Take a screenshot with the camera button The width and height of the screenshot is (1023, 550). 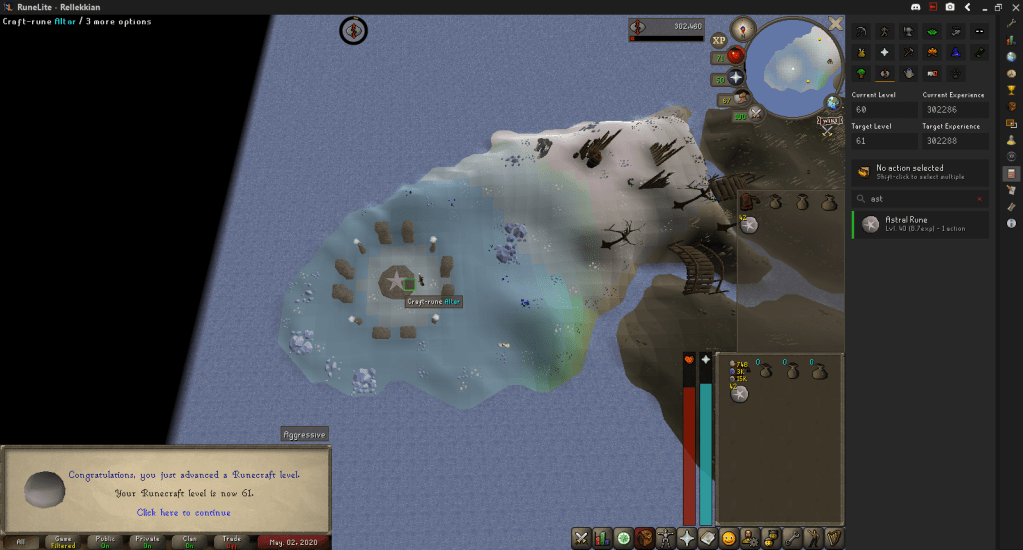point(948,6)
